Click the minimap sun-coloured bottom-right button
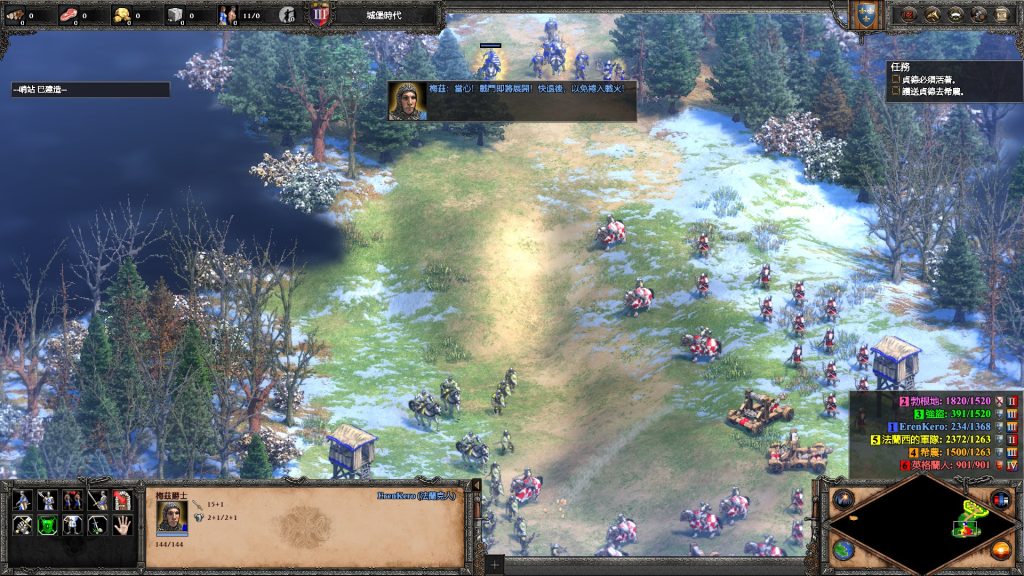 point(999,550)
